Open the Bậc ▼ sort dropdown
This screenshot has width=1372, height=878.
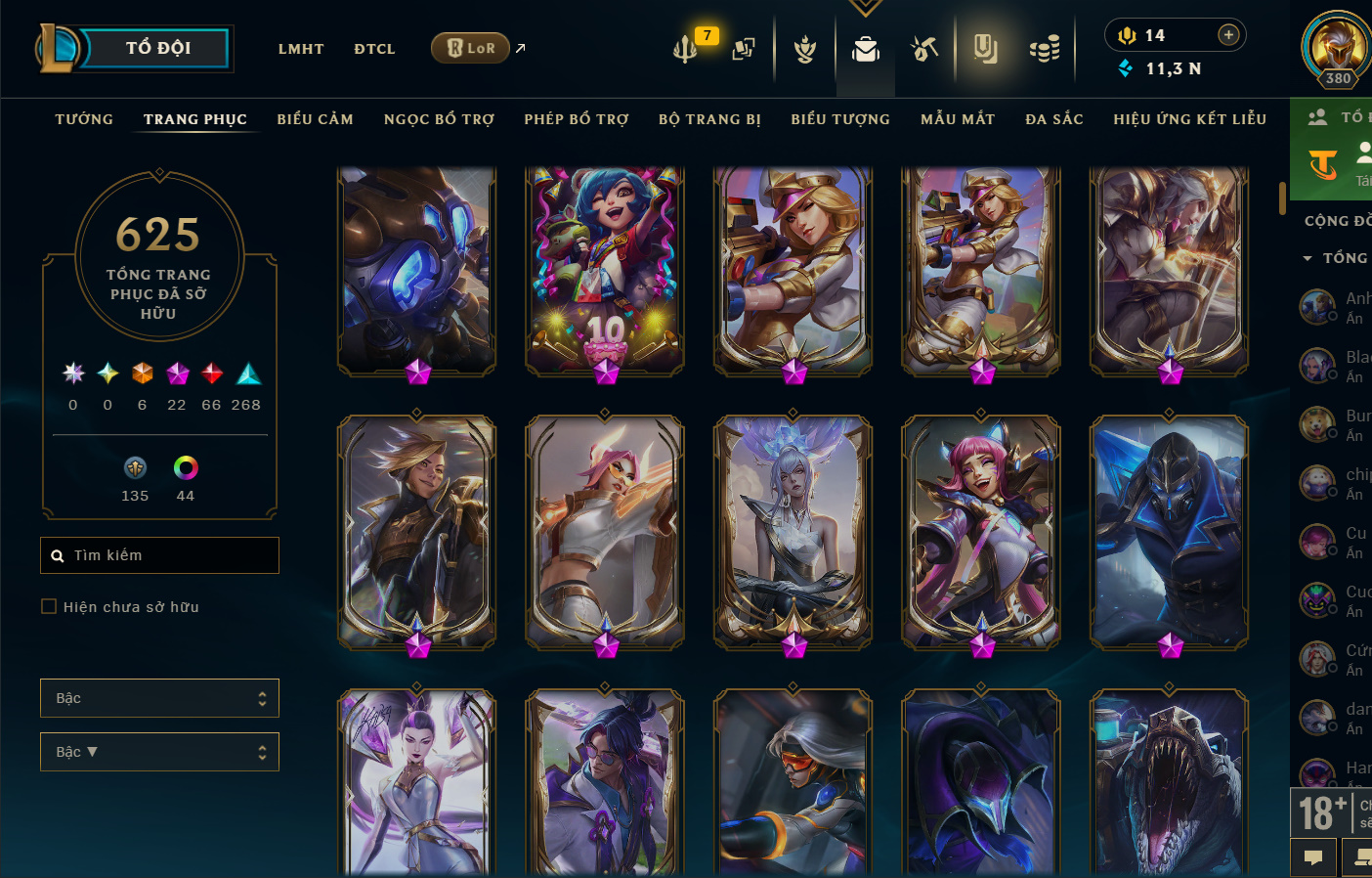159,752
